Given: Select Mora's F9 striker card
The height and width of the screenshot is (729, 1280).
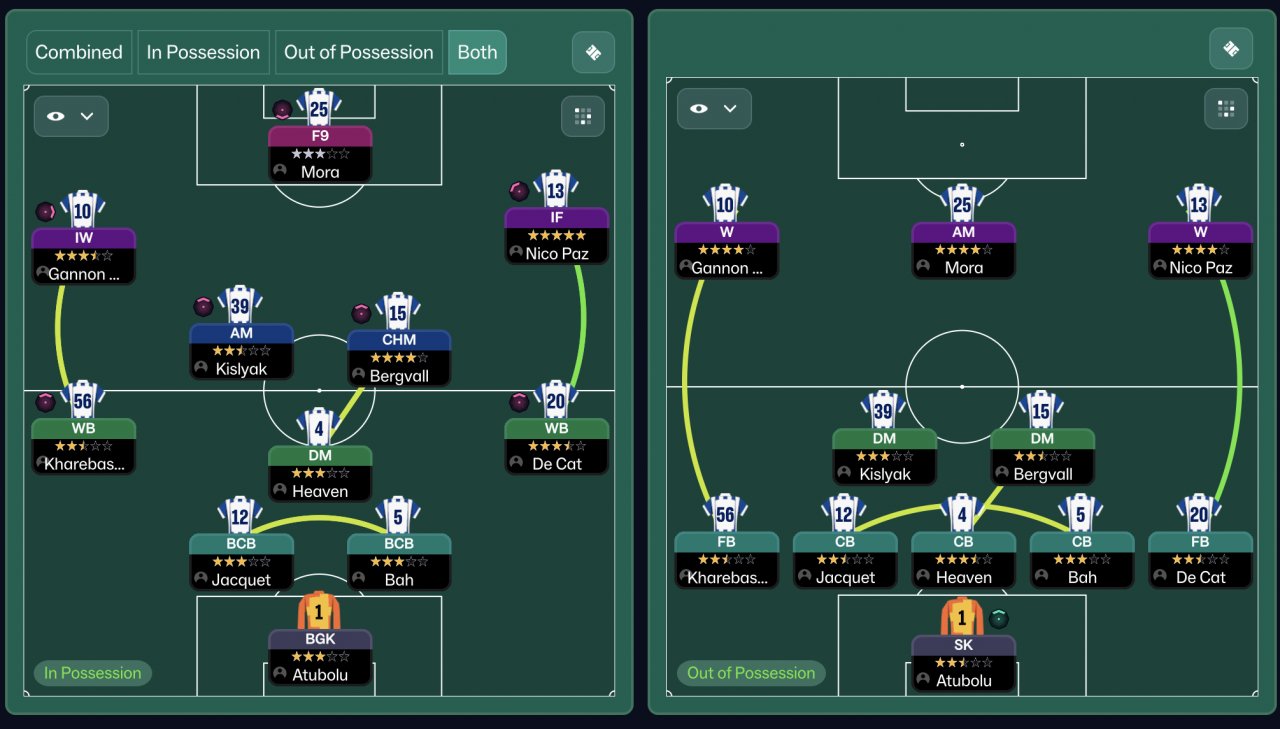Looking at the screenshot, I should [320, 154].
